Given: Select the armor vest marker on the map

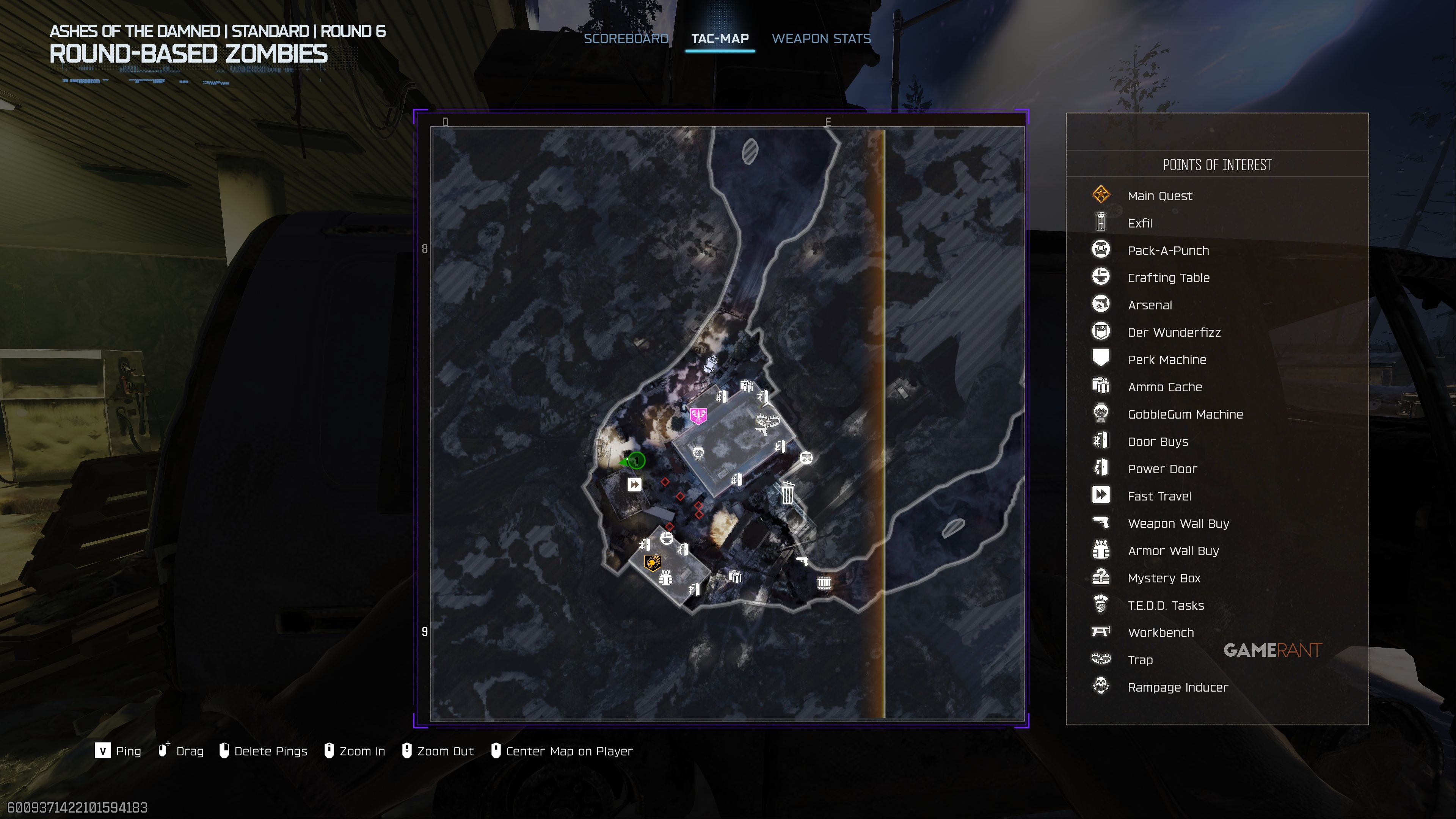Looking at the screenshot, I should tap(666, 577).
